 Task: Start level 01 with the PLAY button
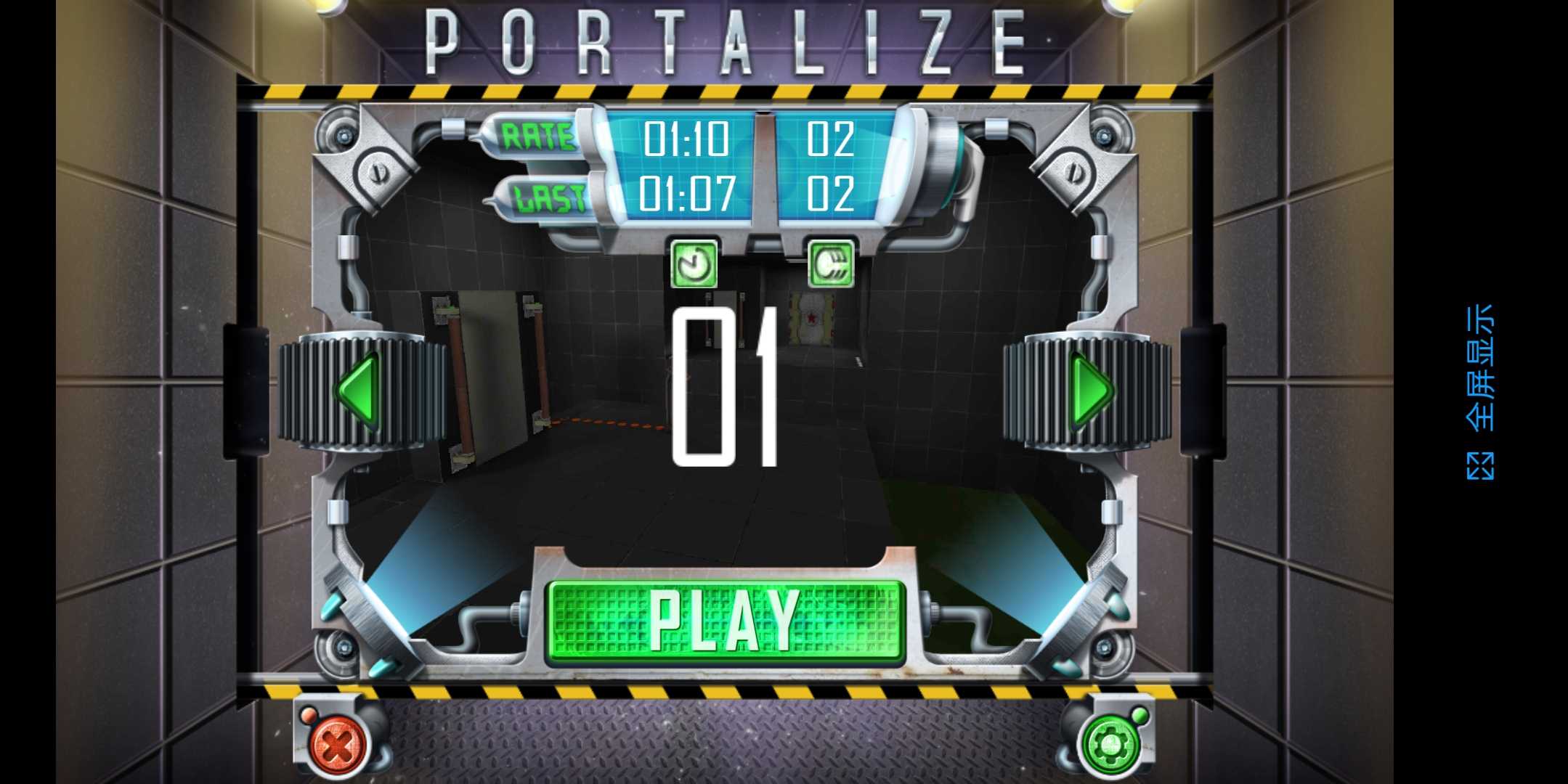tap(725, 621)
